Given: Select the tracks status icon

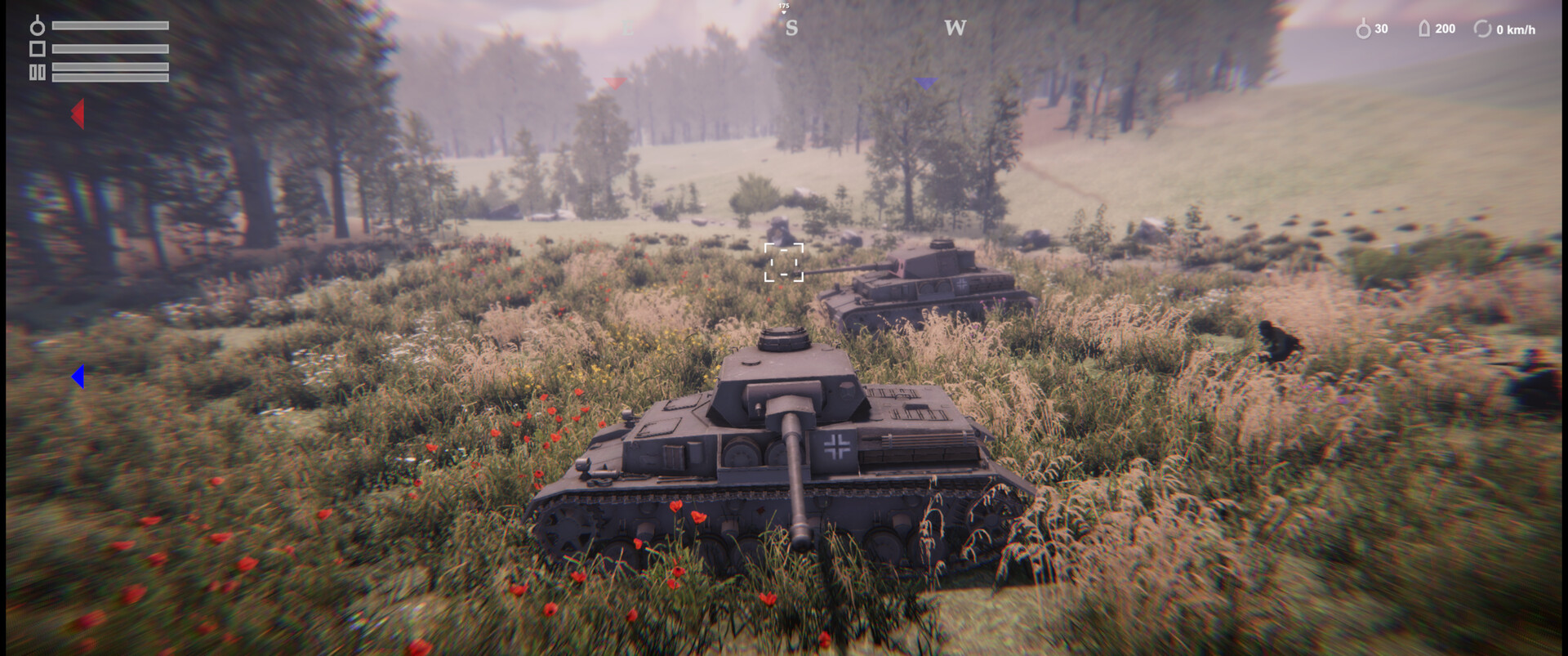Looking at the screenshot, I should pos(38,72).
